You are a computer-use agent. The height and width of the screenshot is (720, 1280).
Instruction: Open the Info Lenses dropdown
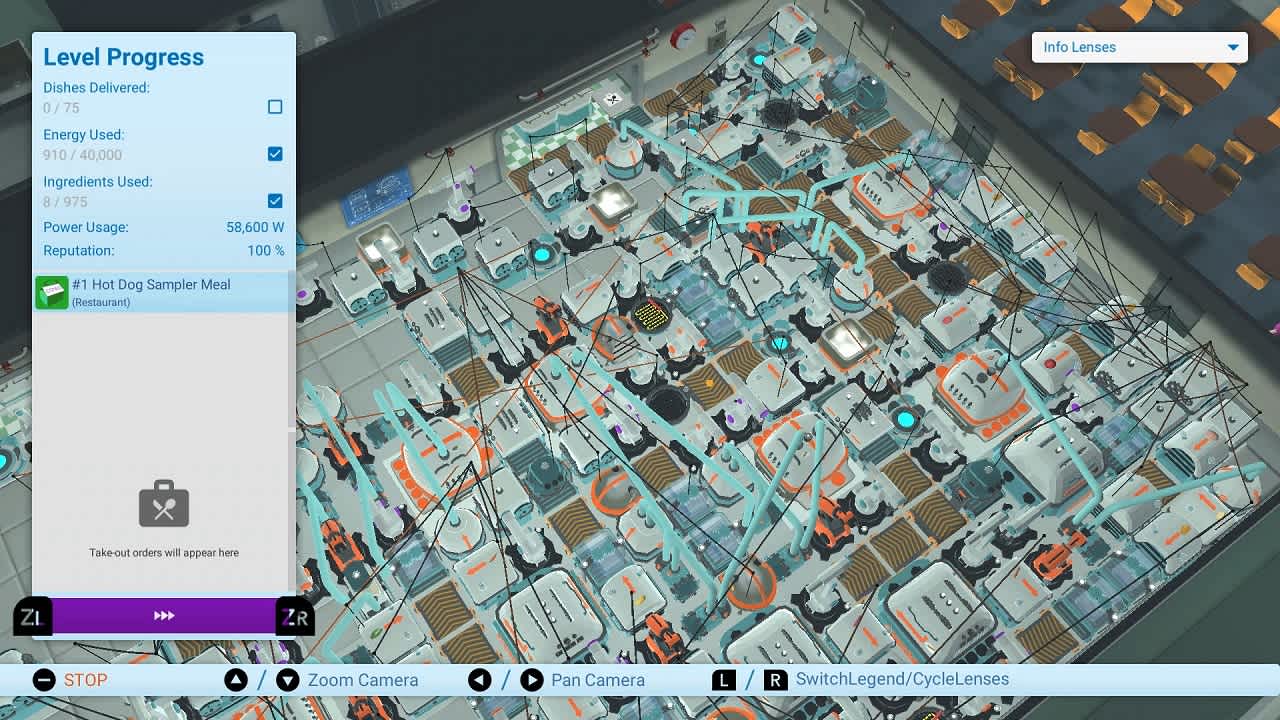tap(1139, 47)
